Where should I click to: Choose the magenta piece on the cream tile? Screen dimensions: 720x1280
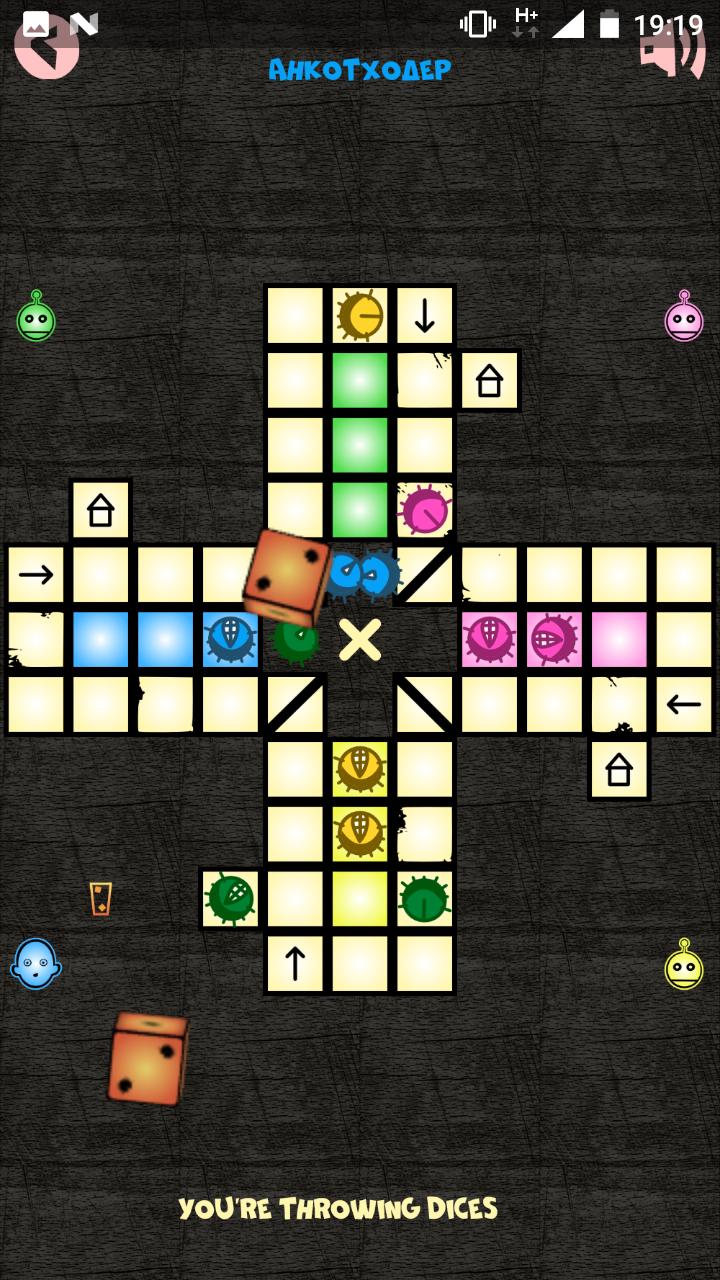point(425,511)
